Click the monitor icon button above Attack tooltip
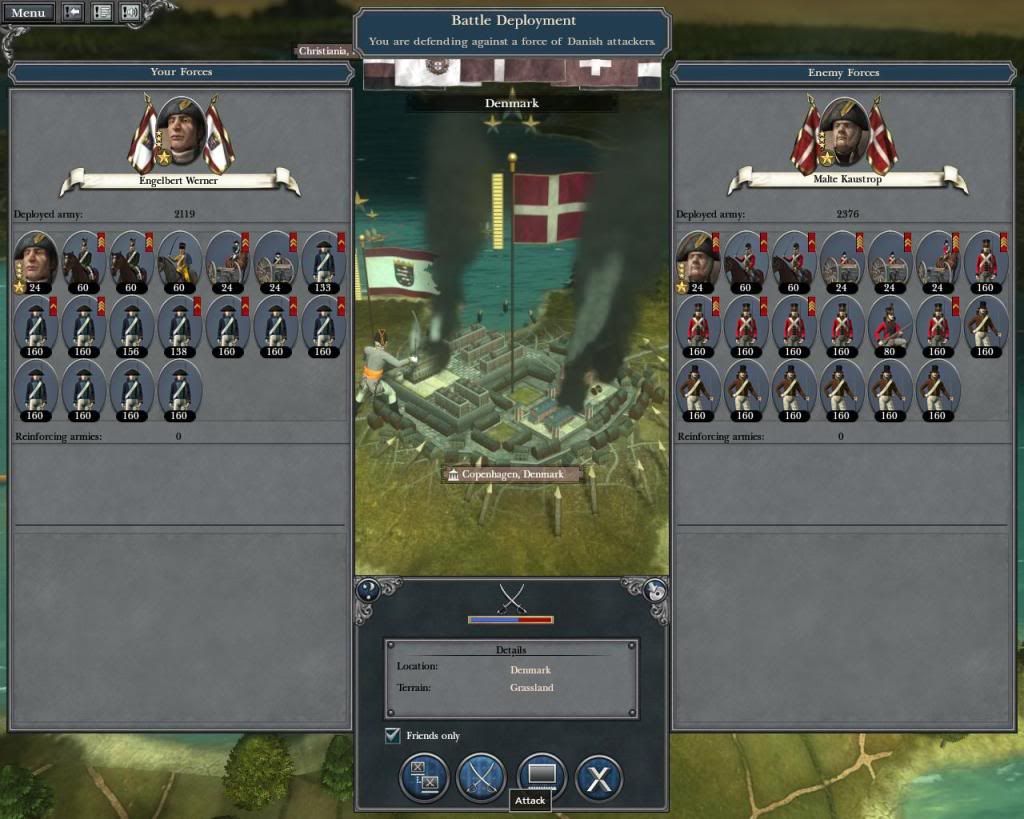The height and width of the screenshot is (819, 1024). pyautogui.click(x=541, y=777)
